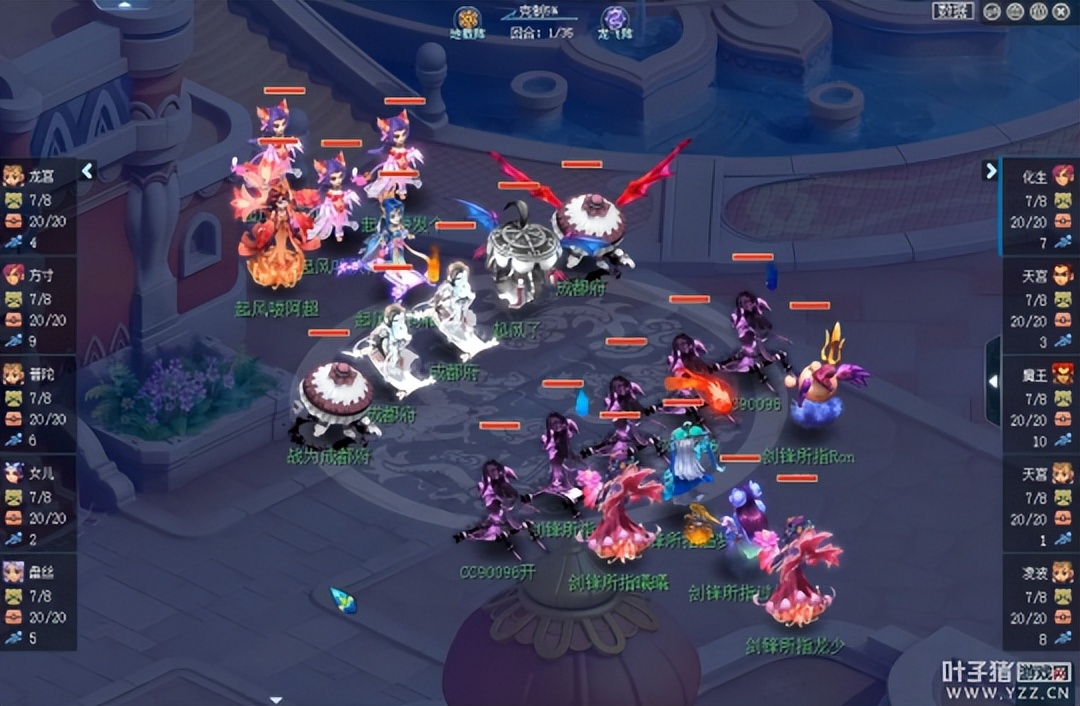Show the 龙飞阵 formation icon details
1080x706 pixels.
(613, 18)
